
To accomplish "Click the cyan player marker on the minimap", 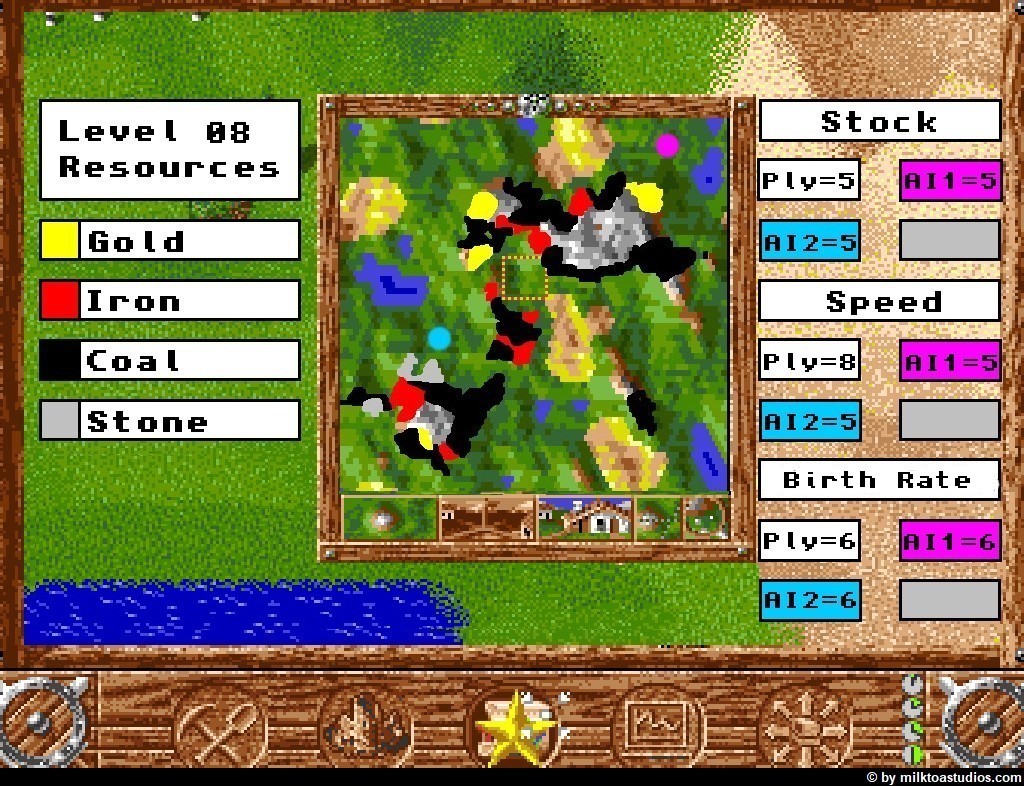I will click(439, 338).
